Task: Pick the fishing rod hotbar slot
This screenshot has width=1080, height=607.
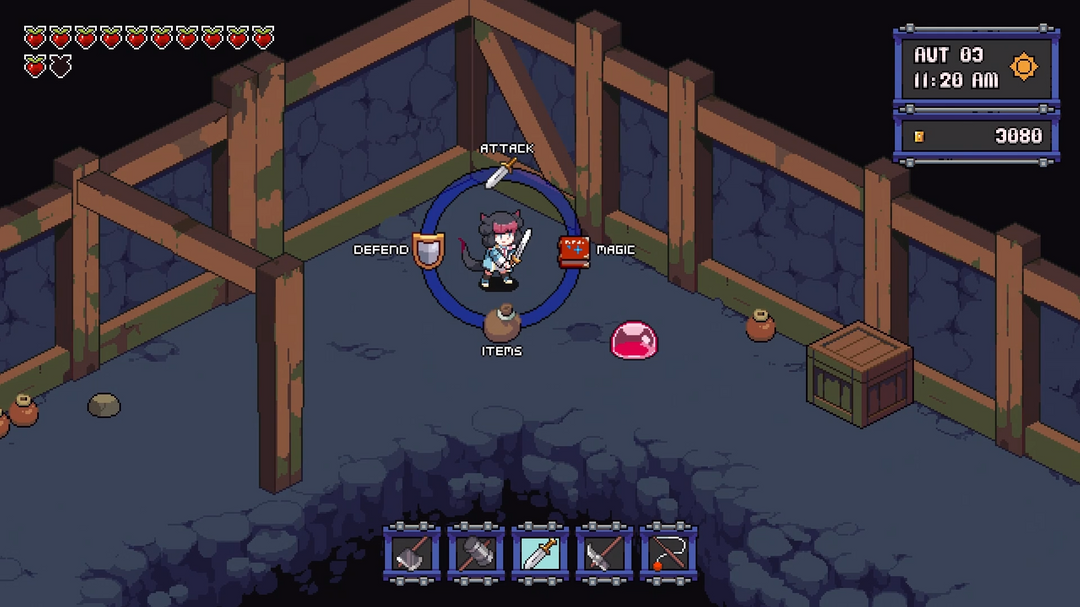Action: coord(668,551)
